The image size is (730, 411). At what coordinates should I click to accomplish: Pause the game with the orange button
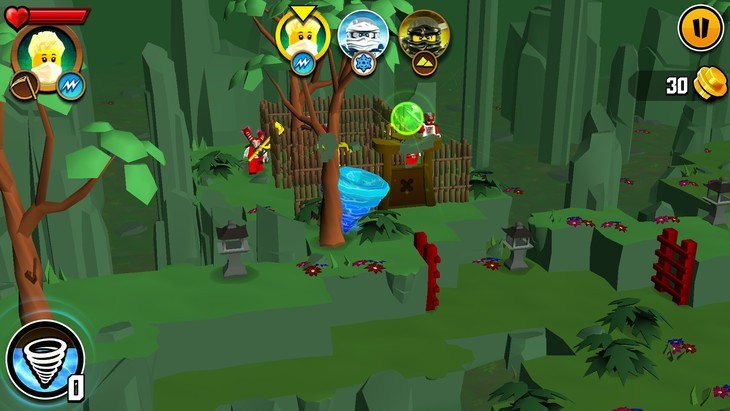coord(700,27)
